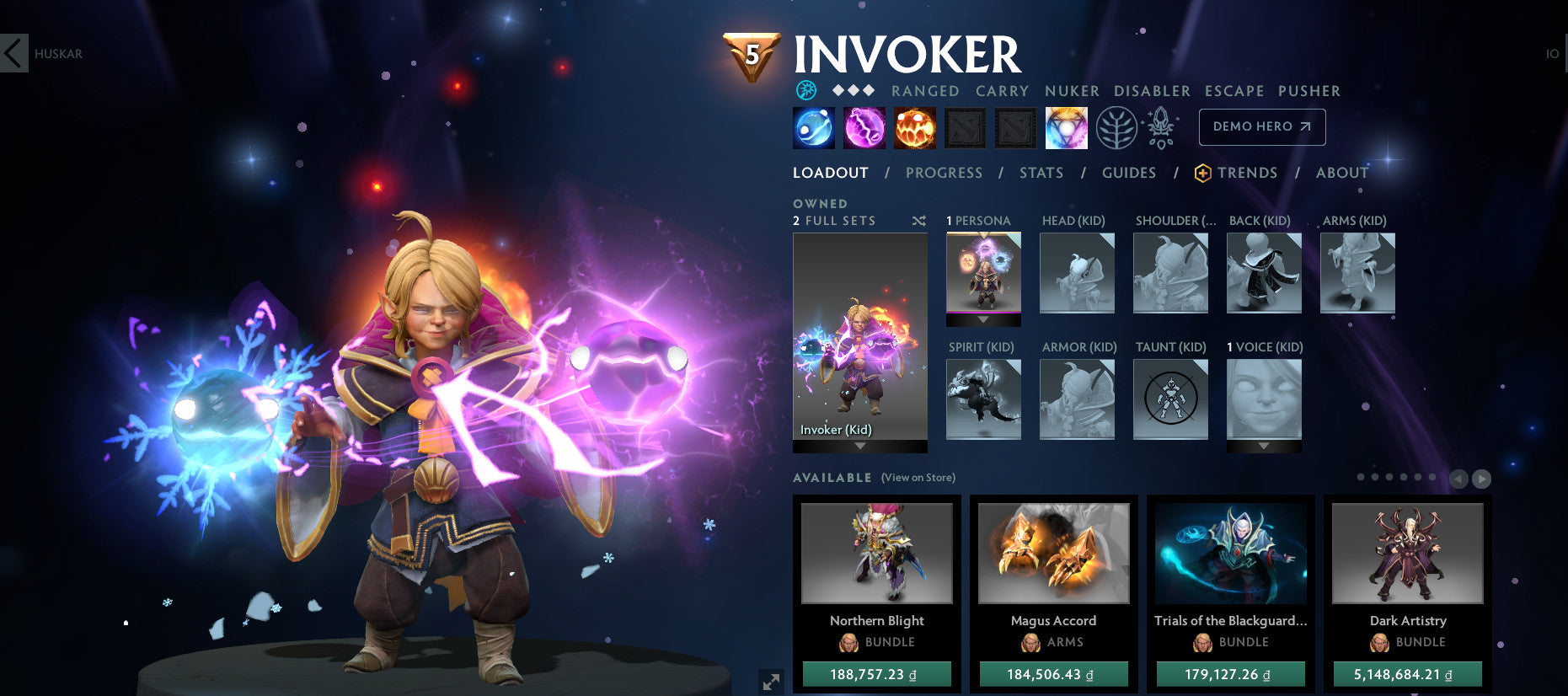Open the View on Store link
The height and width of the screenshot is (696, 1568).
click(917, 477)
